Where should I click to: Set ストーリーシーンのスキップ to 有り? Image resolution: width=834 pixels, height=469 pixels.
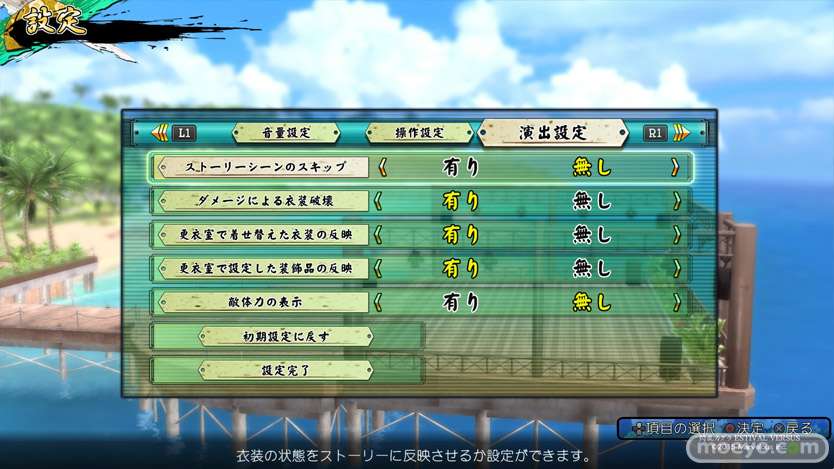click(460, 167)
